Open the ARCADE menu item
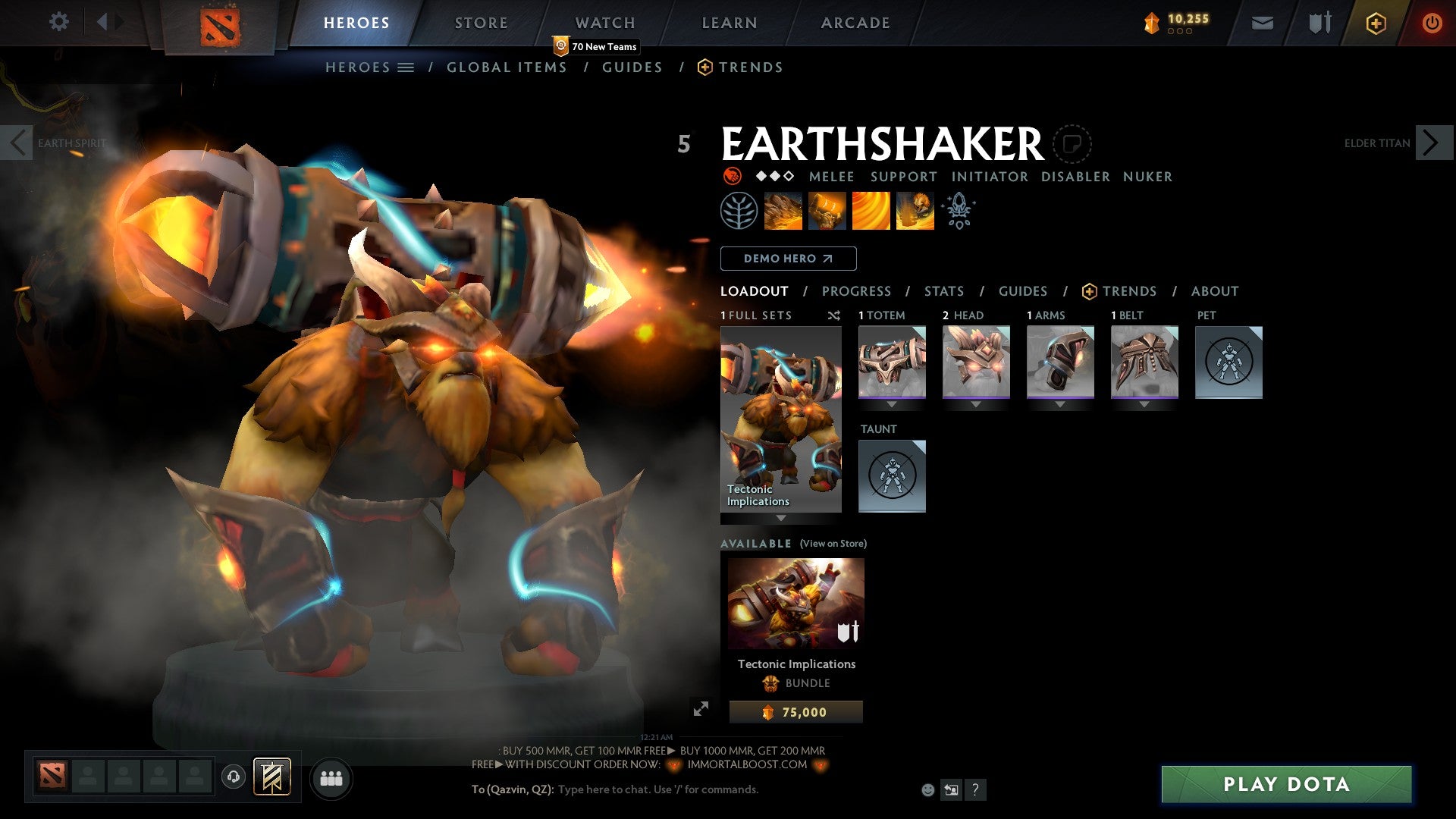This screenshot has width=1456, height=819. tap(855, 23)
